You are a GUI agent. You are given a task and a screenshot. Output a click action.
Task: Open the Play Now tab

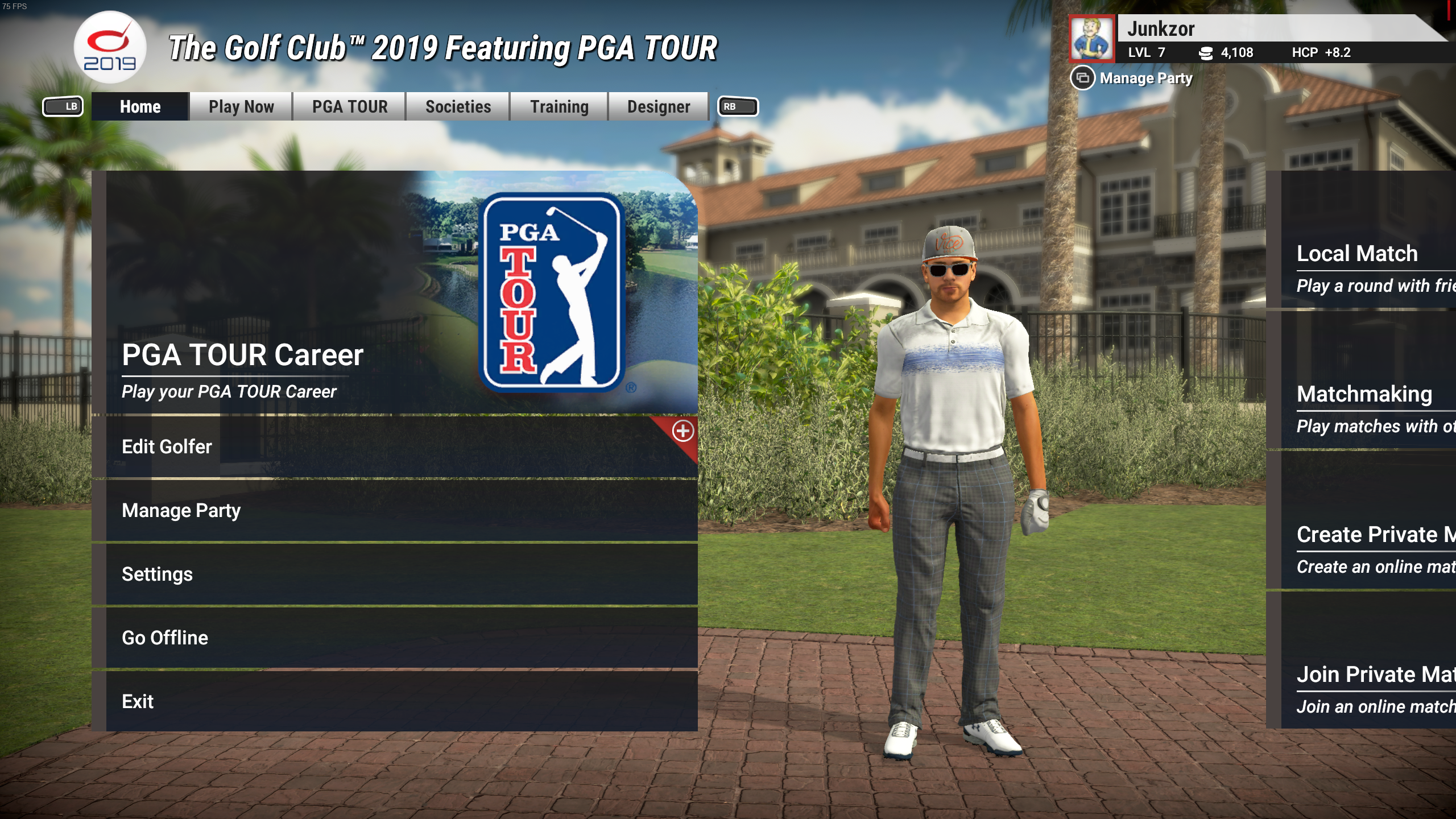241,107
